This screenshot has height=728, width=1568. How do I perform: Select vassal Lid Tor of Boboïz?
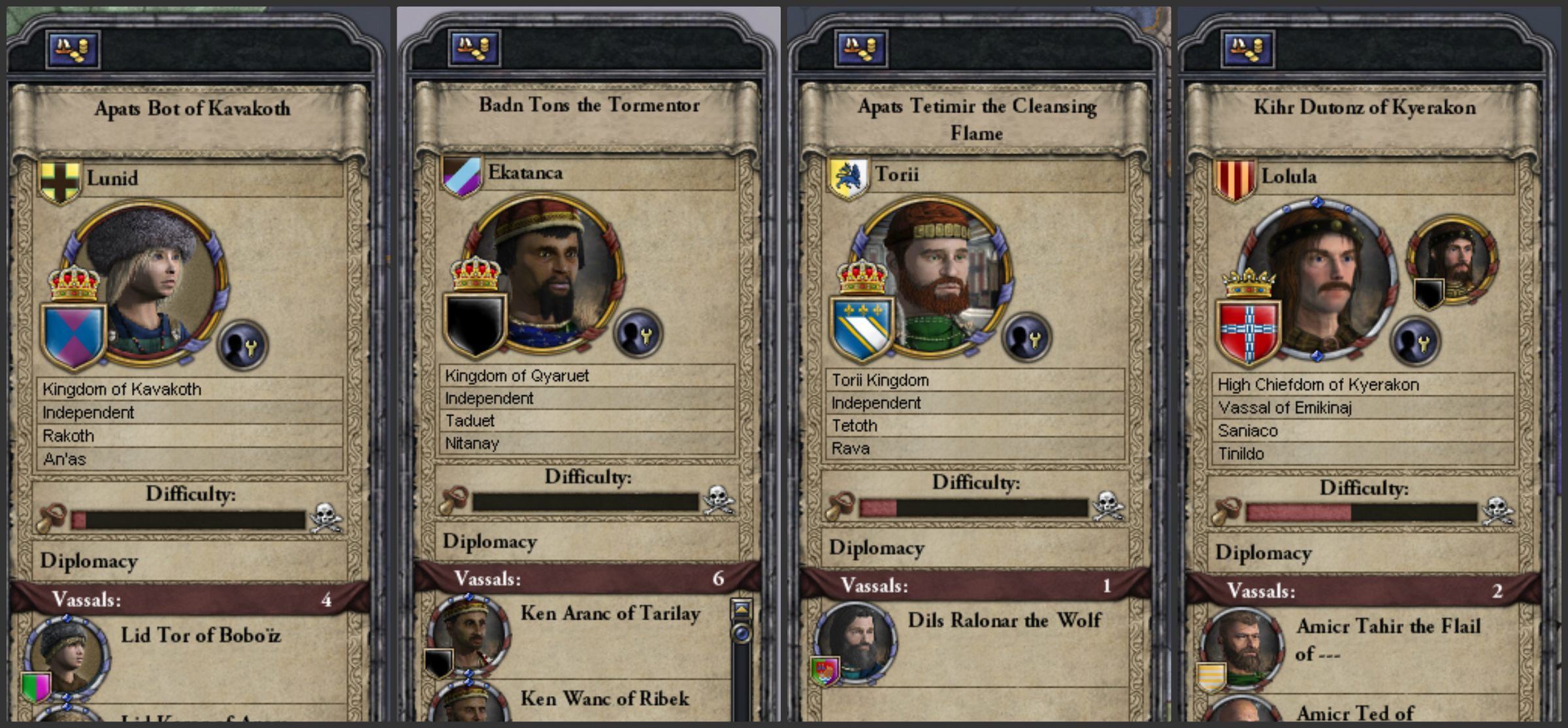pyautogui.click(x=199, y=635)
